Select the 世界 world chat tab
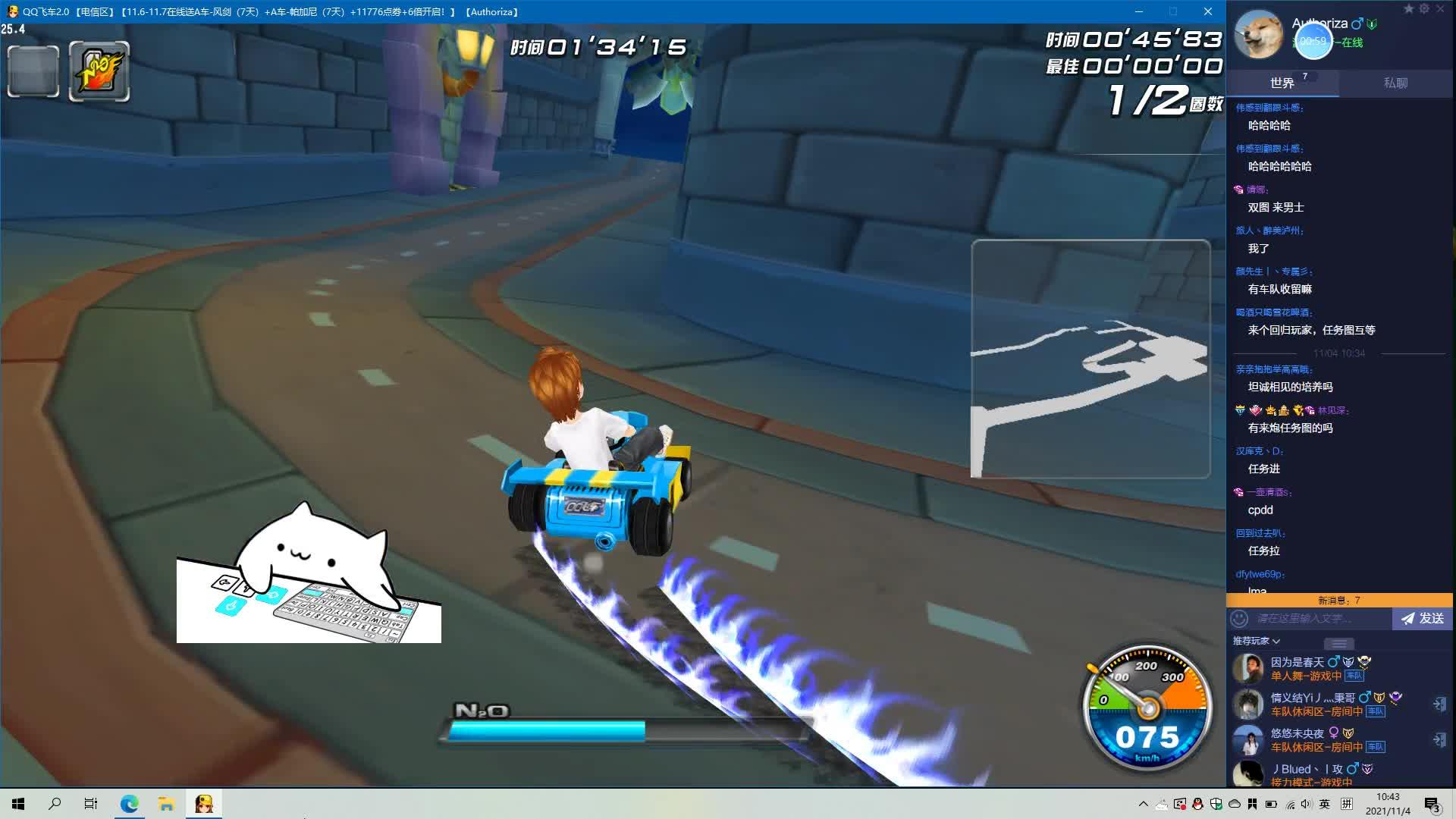 pyautogui.click(x=1282, y=83)
